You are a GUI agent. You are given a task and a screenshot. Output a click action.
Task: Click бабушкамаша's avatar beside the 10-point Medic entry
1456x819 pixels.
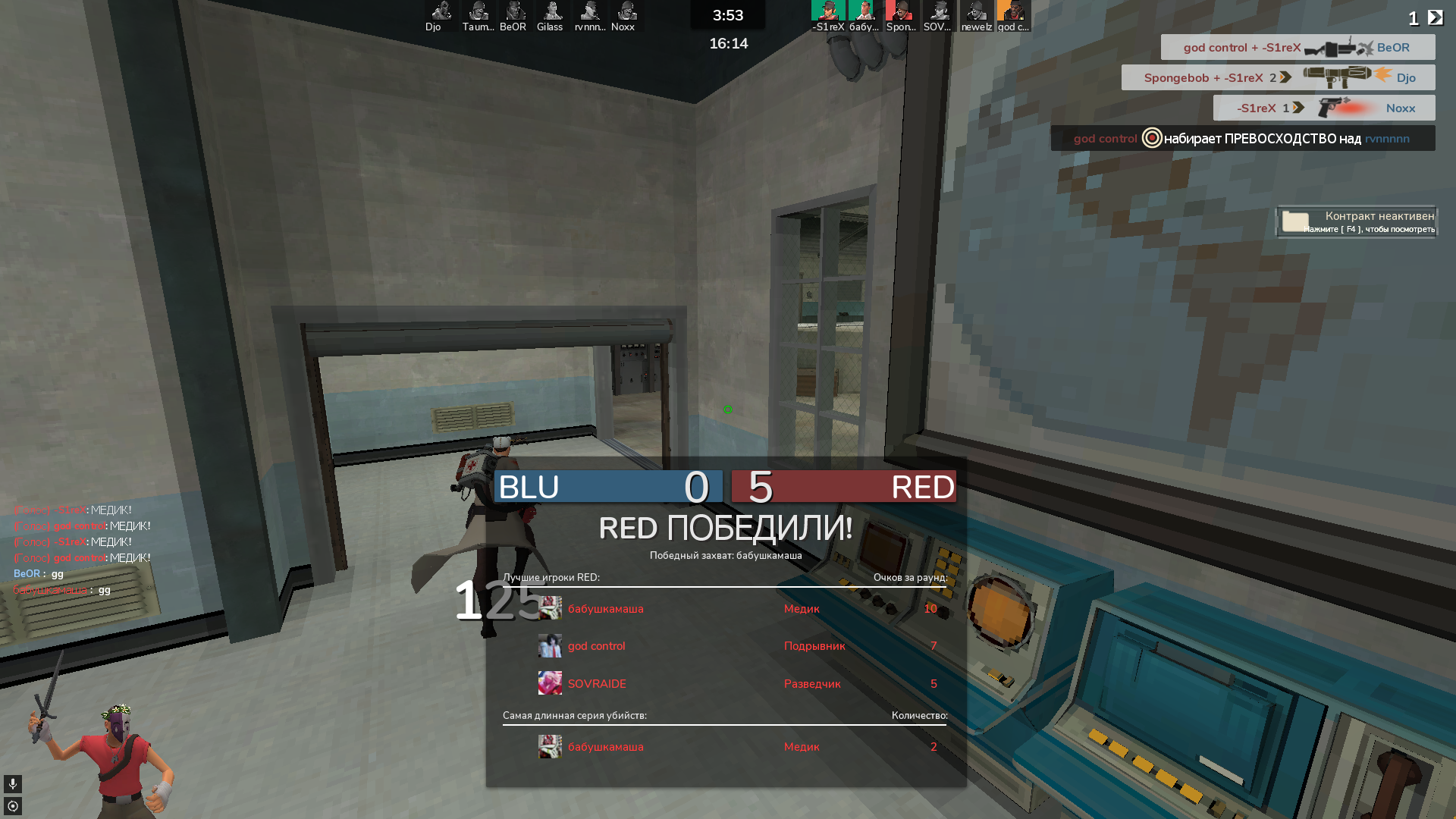point(550,608)
